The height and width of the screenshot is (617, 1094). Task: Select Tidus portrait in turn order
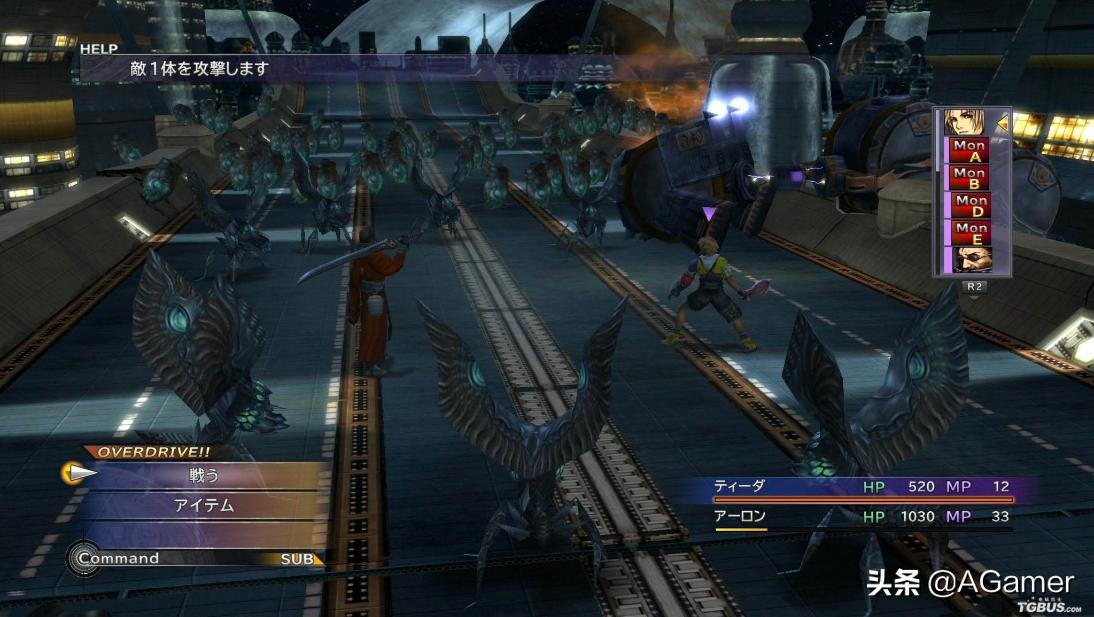click(965, 122)
